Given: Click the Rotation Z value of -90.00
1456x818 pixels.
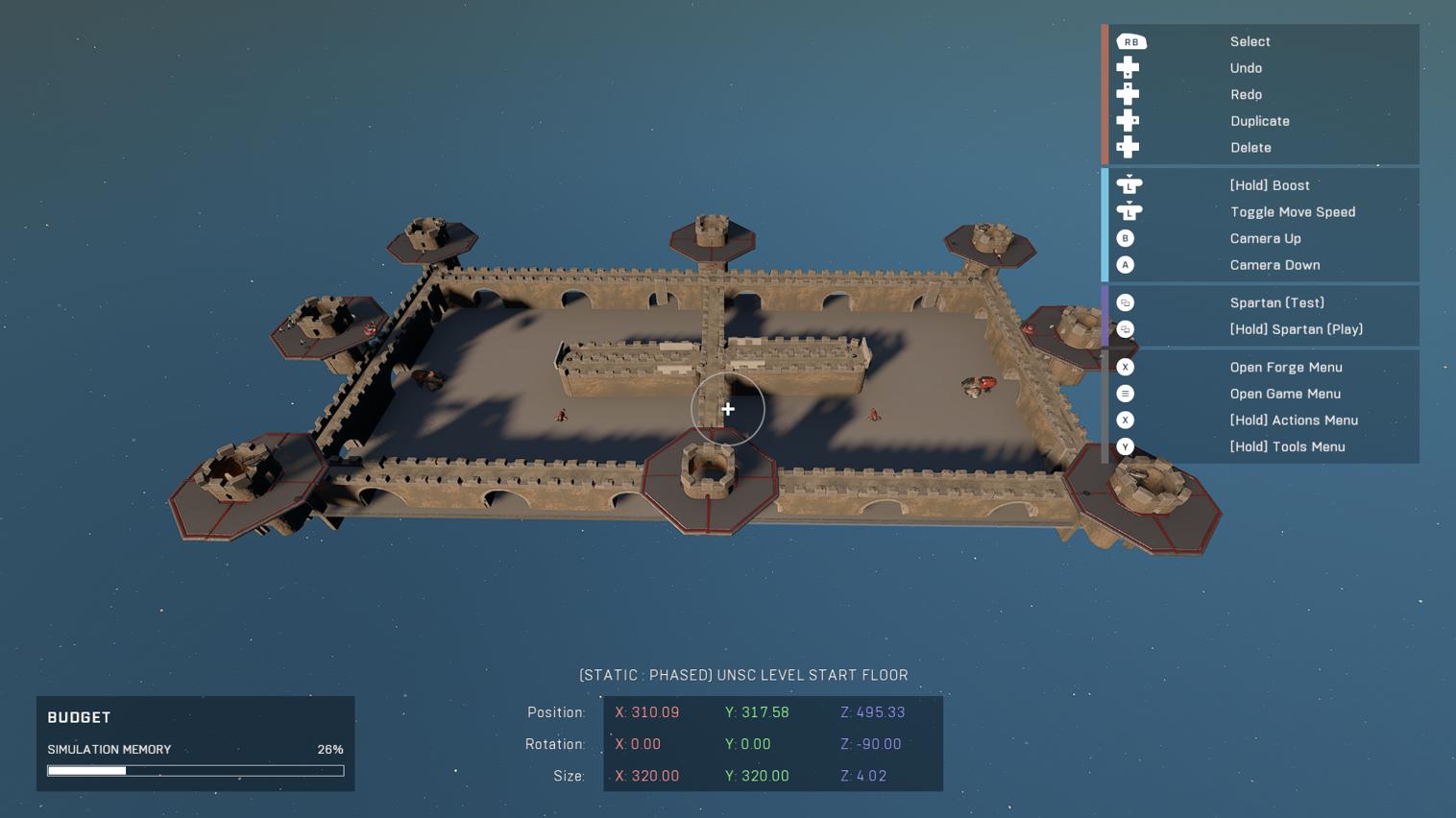Looking at the screenshot, I should coord(870,744).
